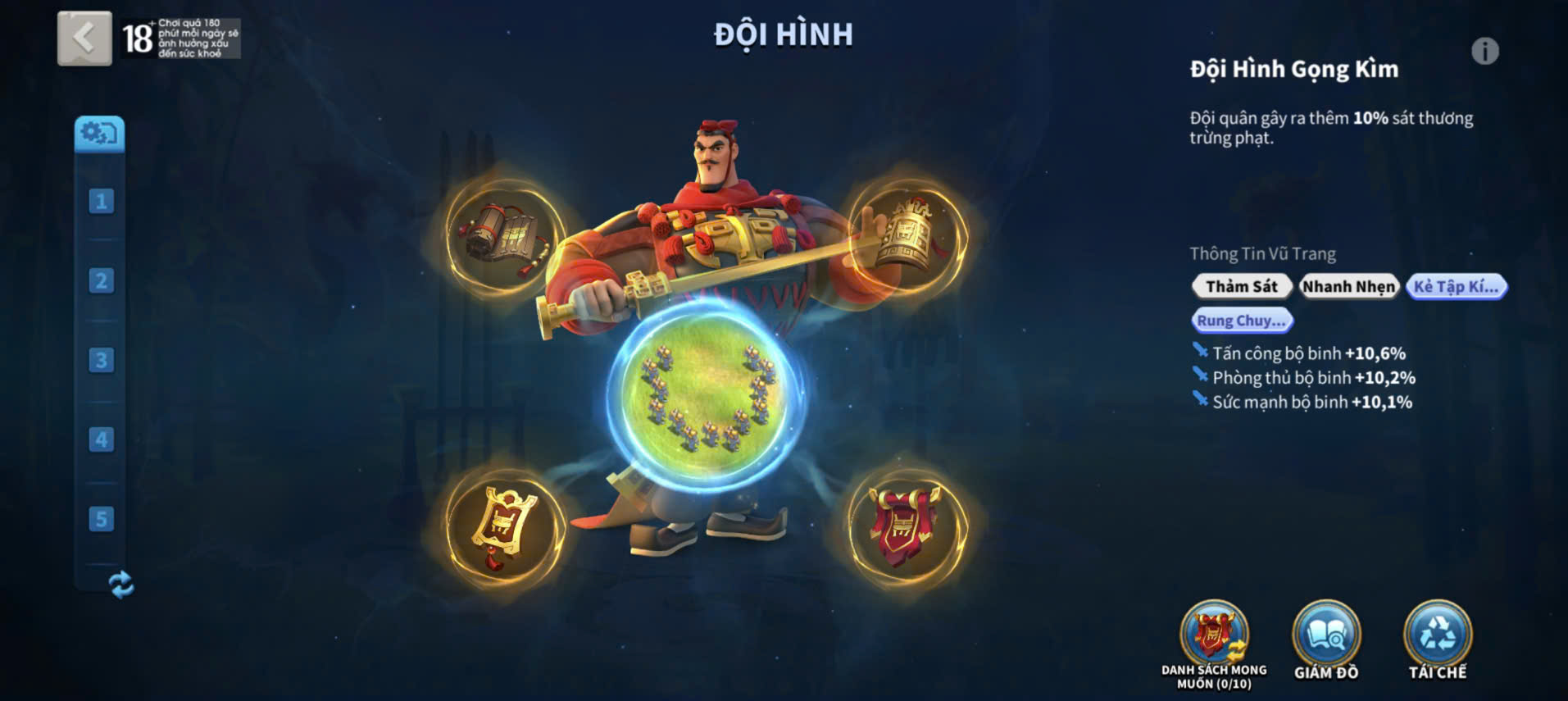Select the golden bell armament slot
The height and width of the screenshot is (701, 1568).
coord(907,237)
